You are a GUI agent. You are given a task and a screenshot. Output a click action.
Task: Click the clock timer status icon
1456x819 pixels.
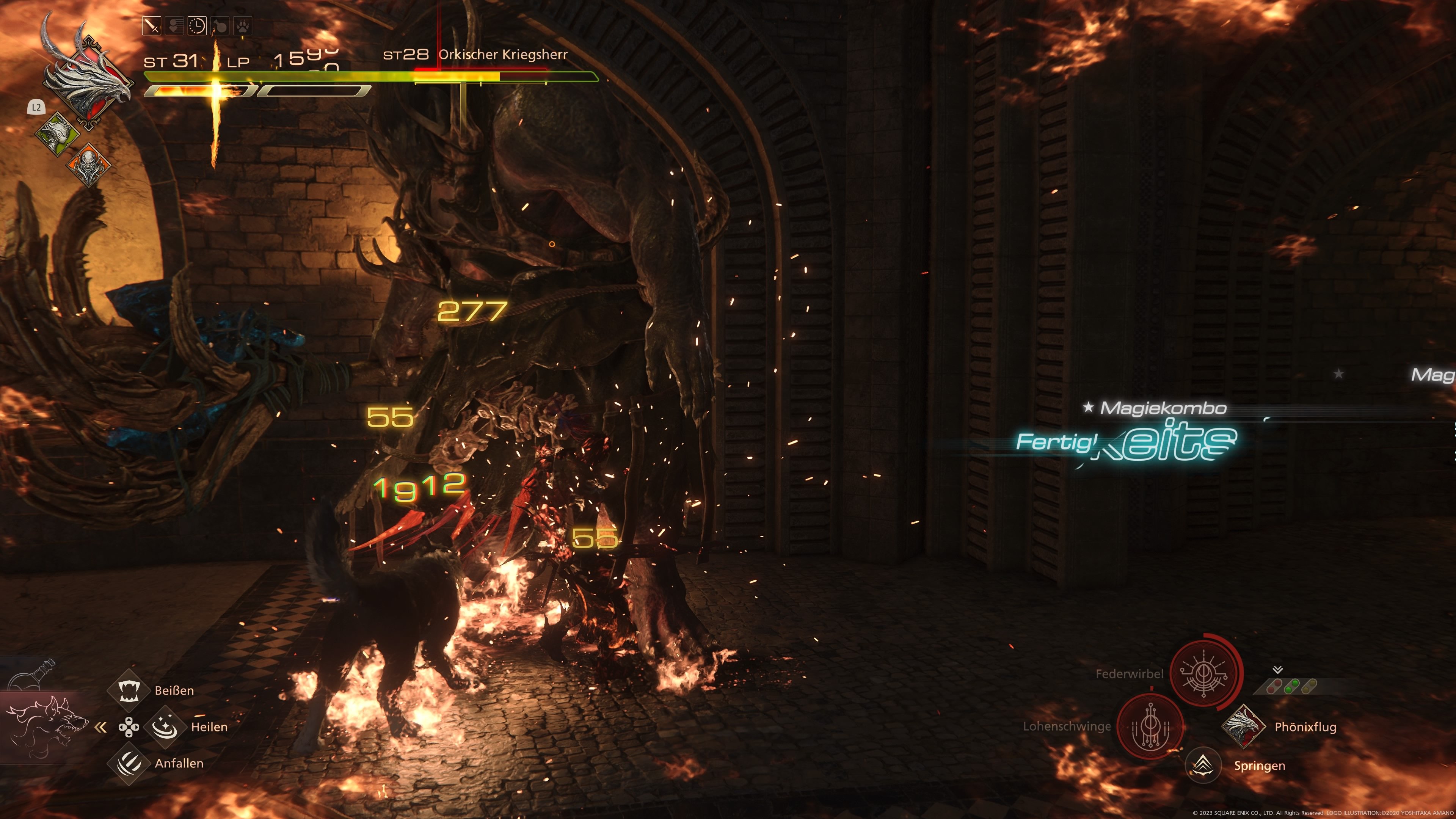coord(197,26)
